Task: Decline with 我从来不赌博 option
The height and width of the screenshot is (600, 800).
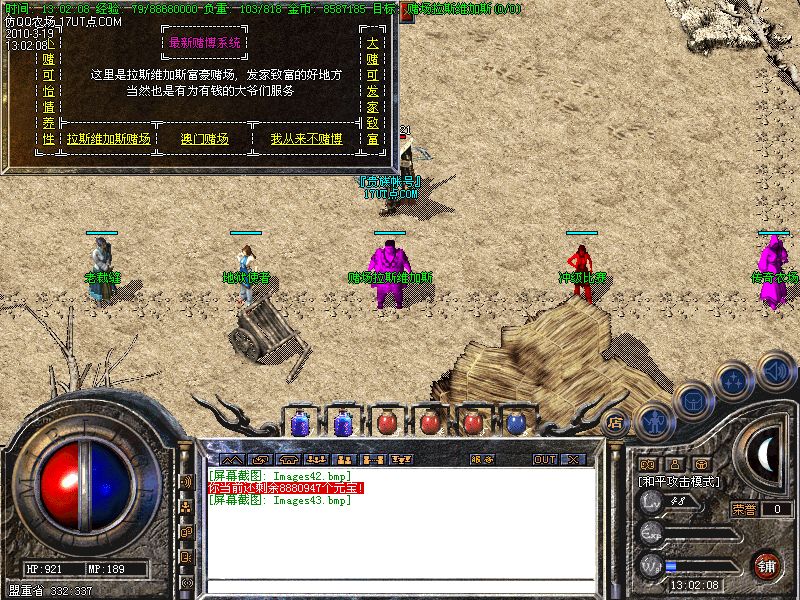Action: tap(306, 139)
